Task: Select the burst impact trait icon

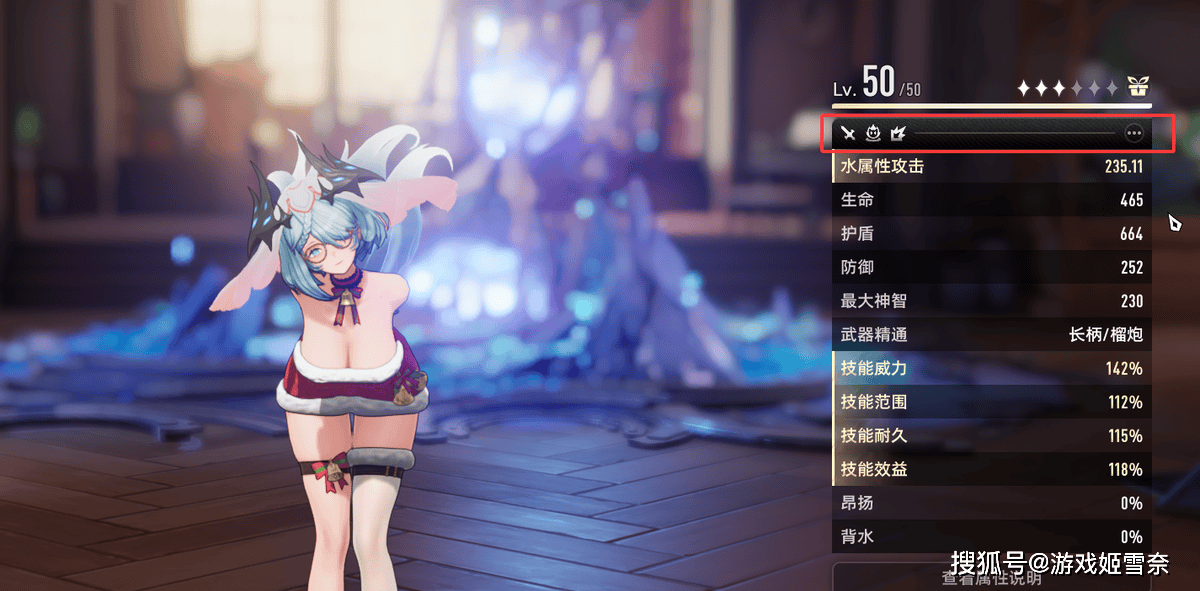Action: click(x=898, y=132)
